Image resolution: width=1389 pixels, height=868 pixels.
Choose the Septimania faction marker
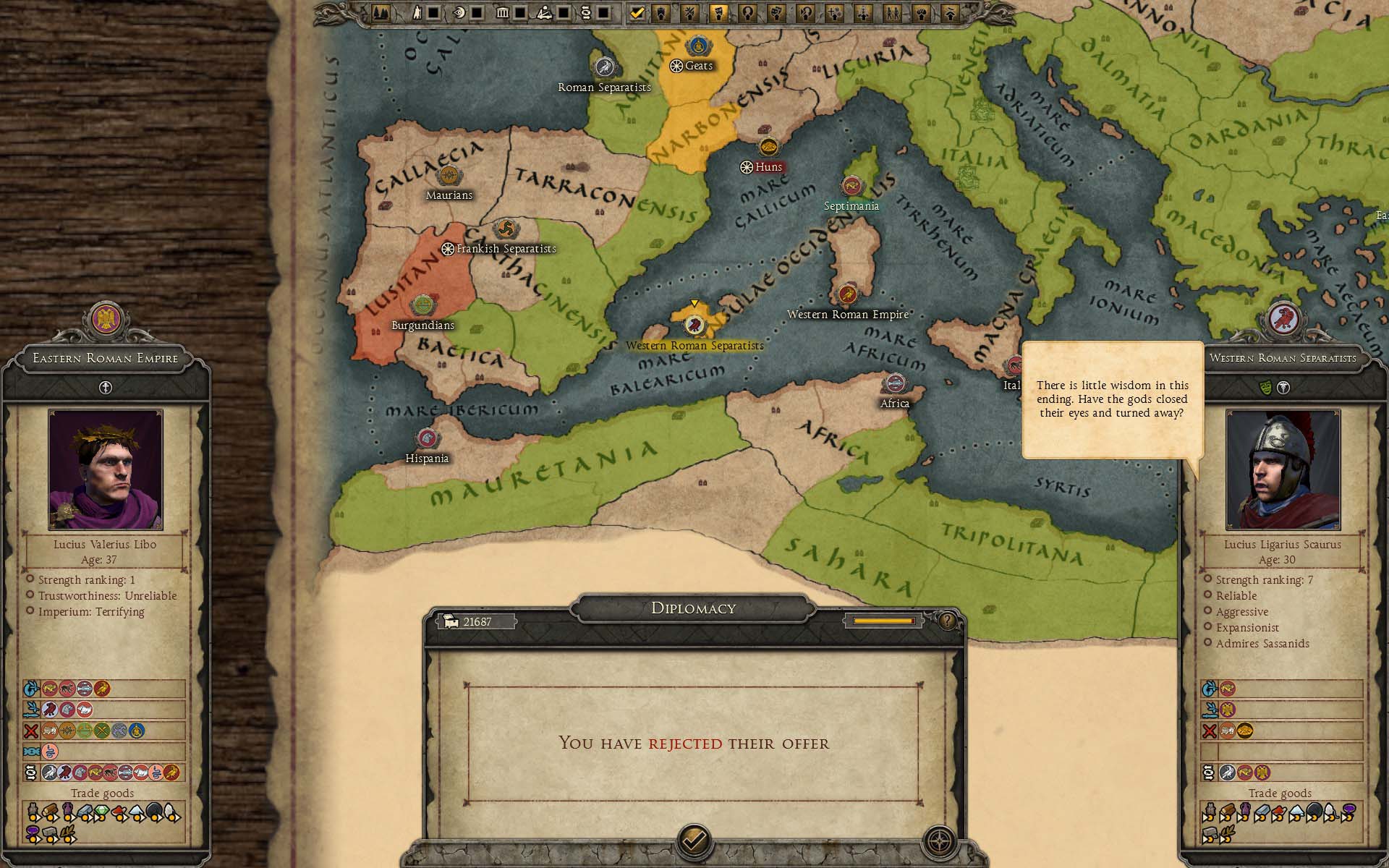(851, 186)
